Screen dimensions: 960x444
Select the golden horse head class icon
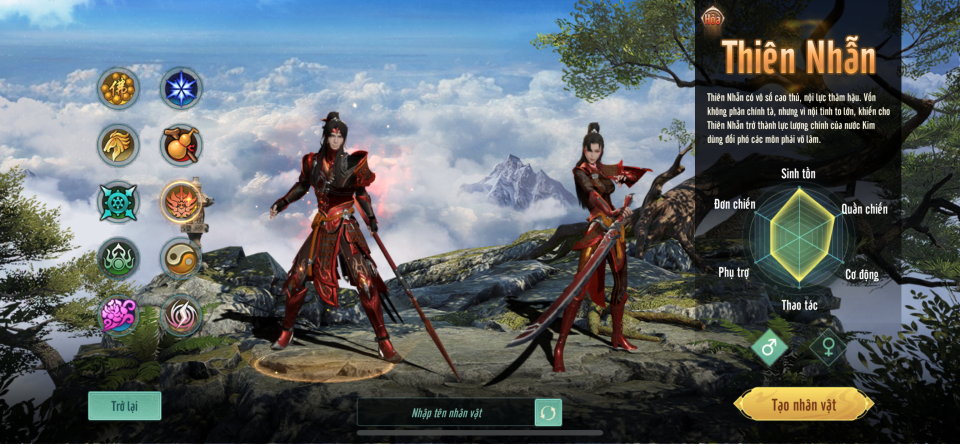118,145
